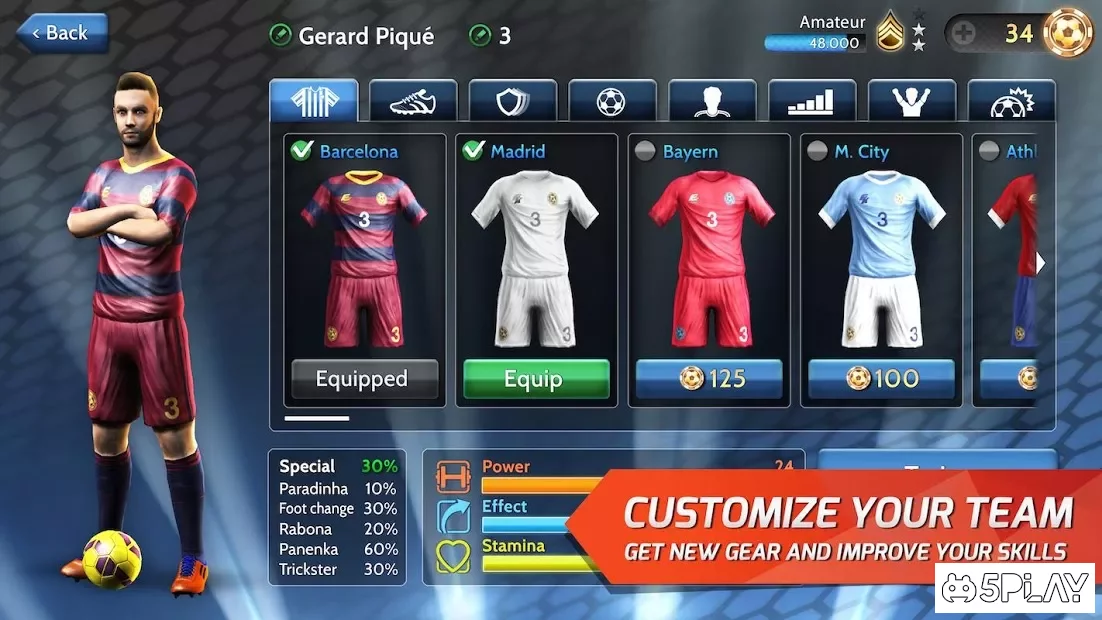Open the player head appearance tab

pos(712,101)
